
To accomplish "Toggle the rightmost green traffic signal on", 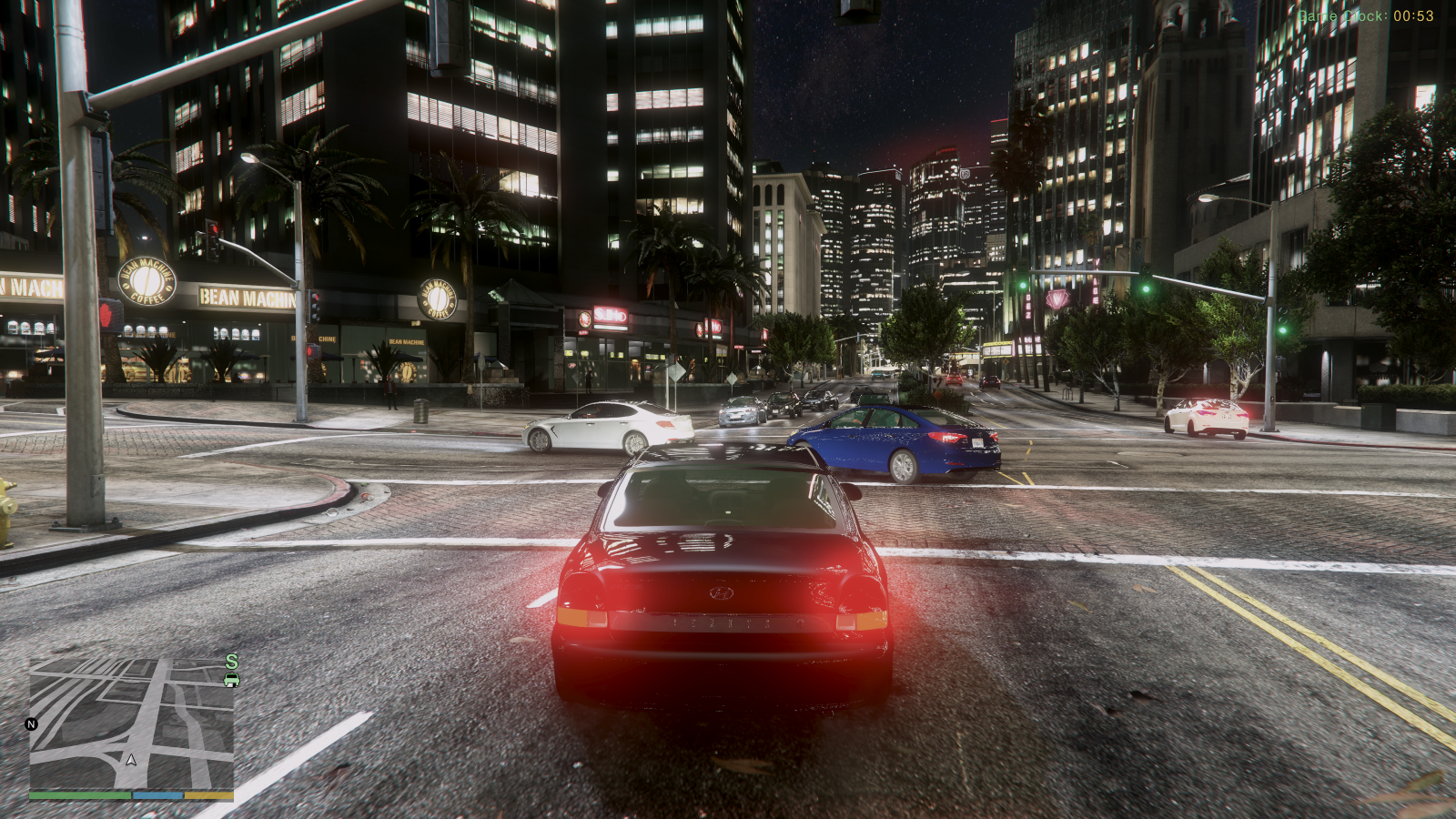I will 1282,329.
